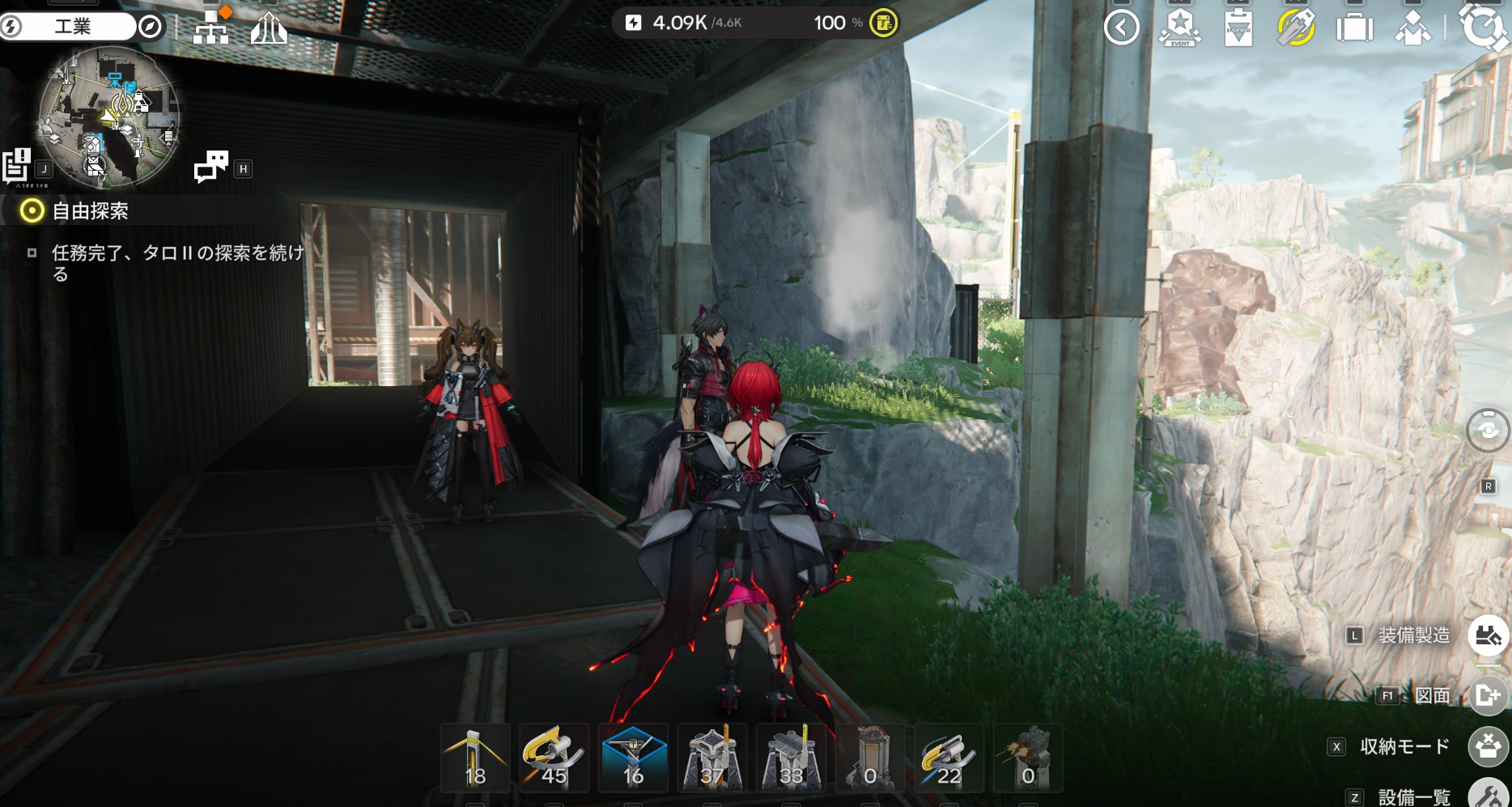Open the briefcase inventory icon
This screenshot has height=807, width=1512.
(1354, 28)
